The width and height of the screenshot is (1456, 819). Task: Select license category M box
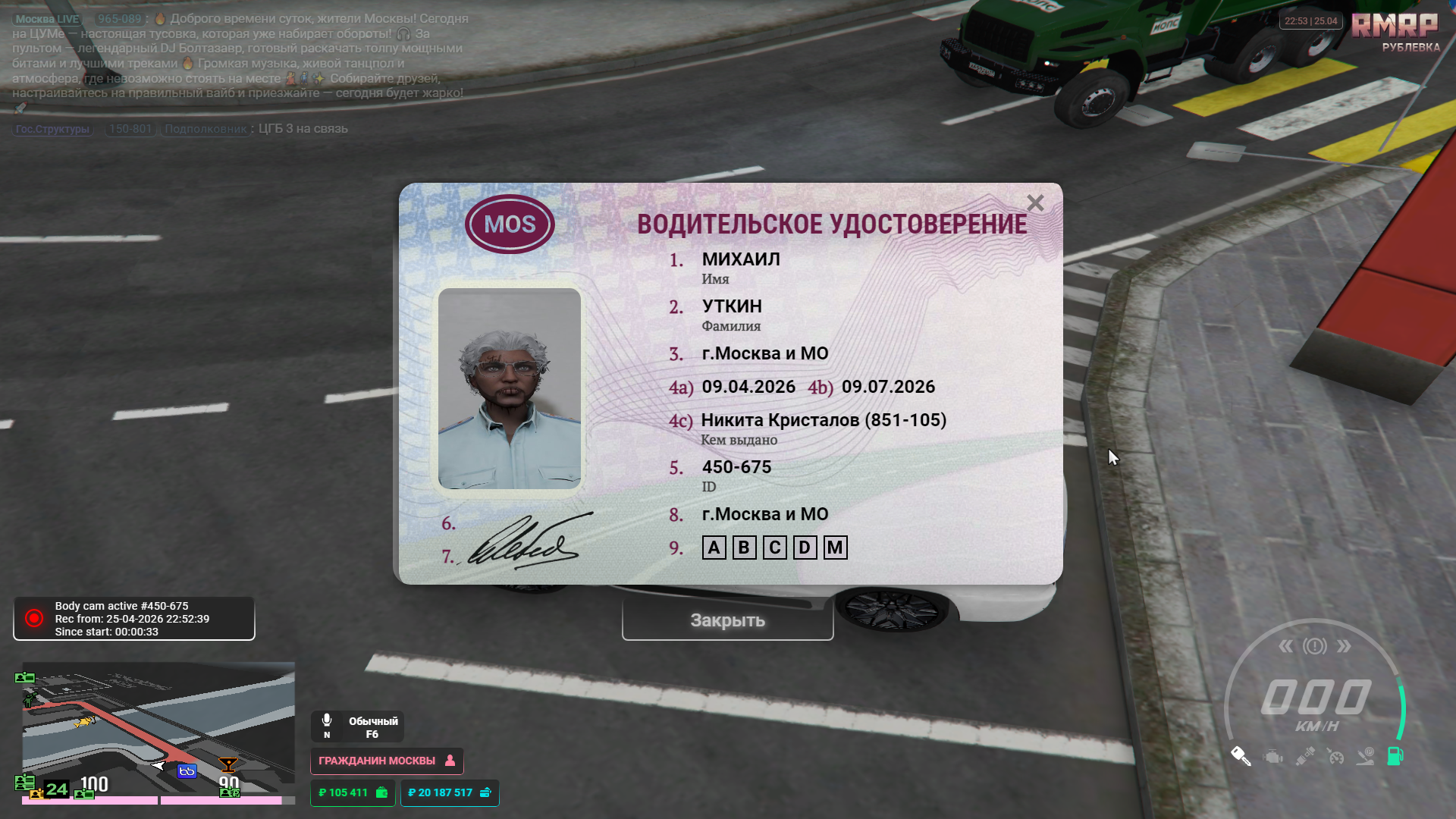835,548
